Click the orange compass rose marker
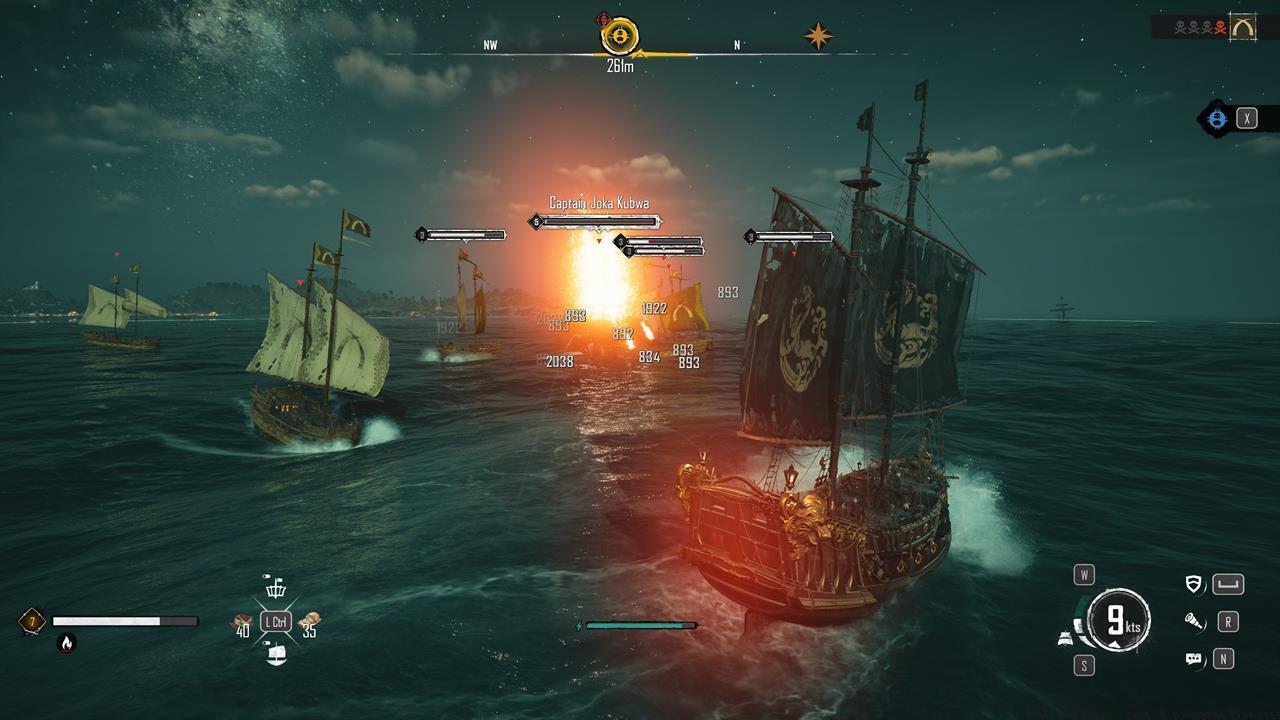The image size is (1280, 720). click(x=818, y=37)
